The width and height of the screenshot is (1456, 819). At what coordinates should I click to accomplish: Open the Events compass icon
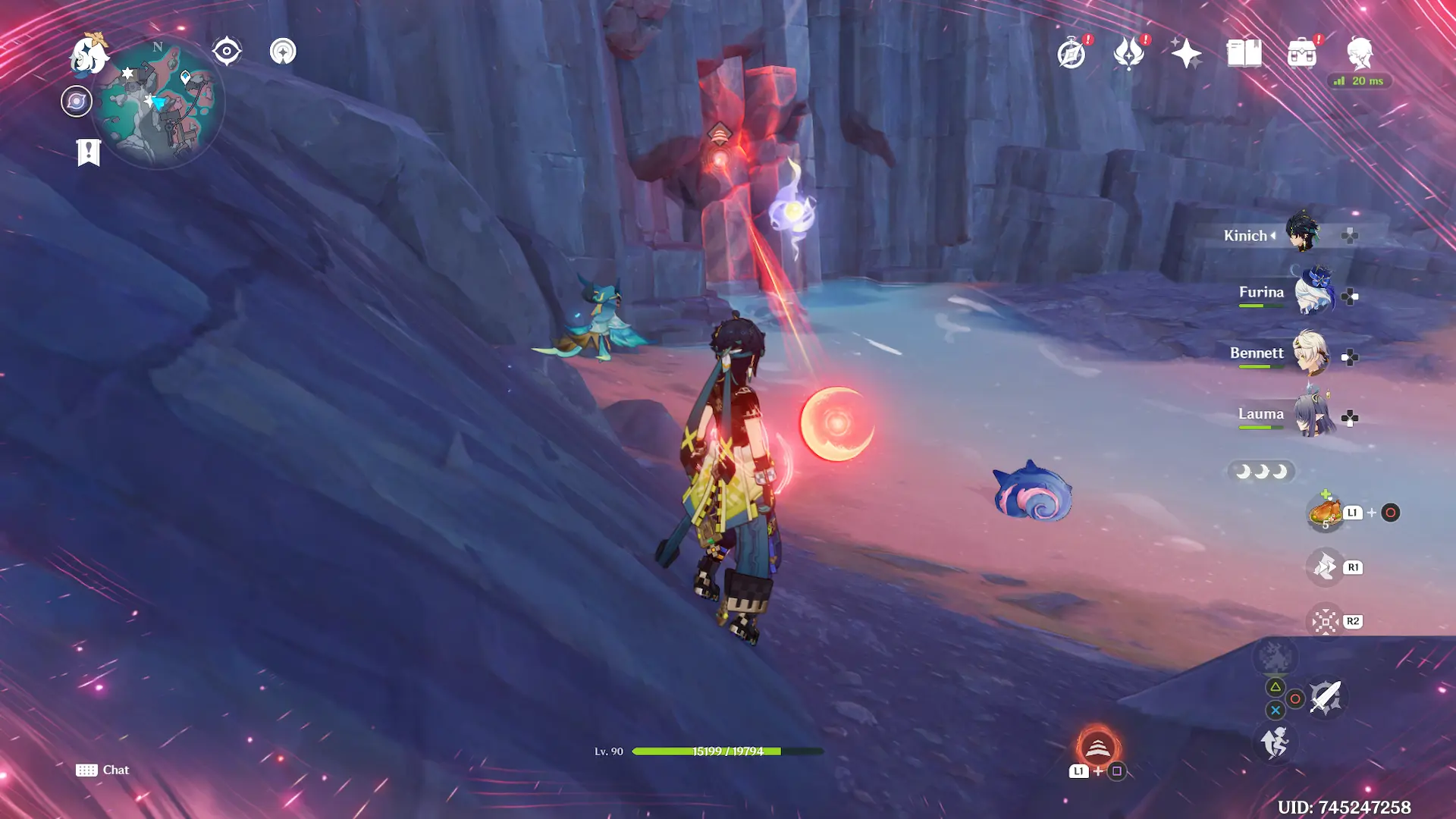pos(1072,54)
